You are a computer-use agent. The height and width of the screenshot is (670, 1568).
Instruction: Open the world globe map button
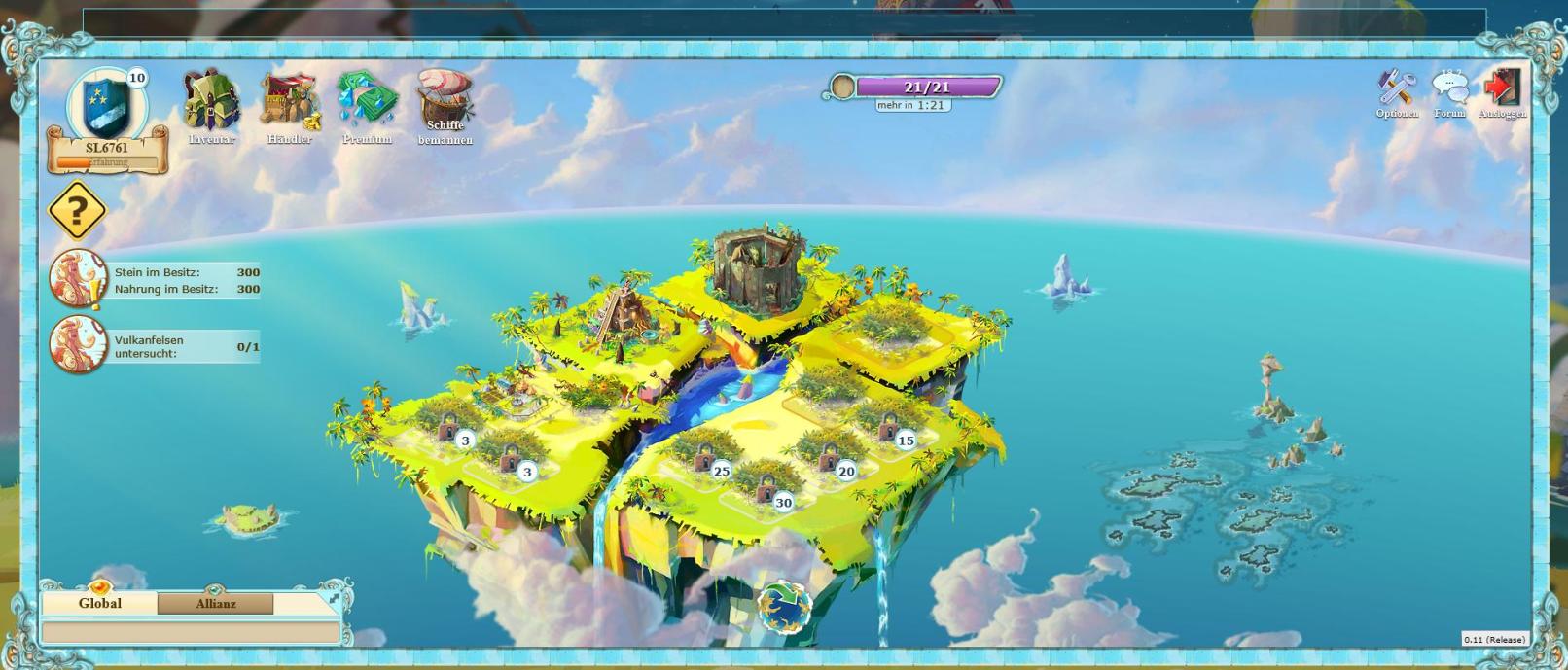[784, 606]
